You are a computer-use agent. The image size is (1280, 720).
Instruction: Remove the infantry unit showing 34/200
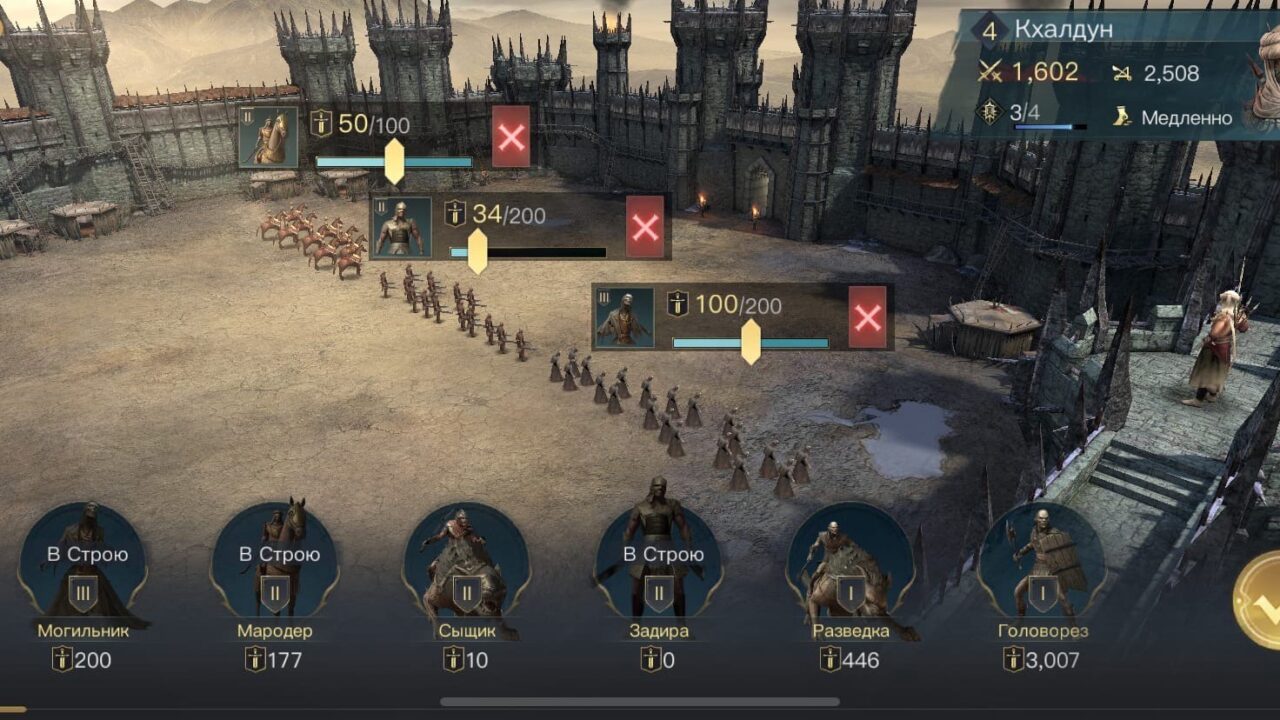pyautogui.click(x=645, y=227)
